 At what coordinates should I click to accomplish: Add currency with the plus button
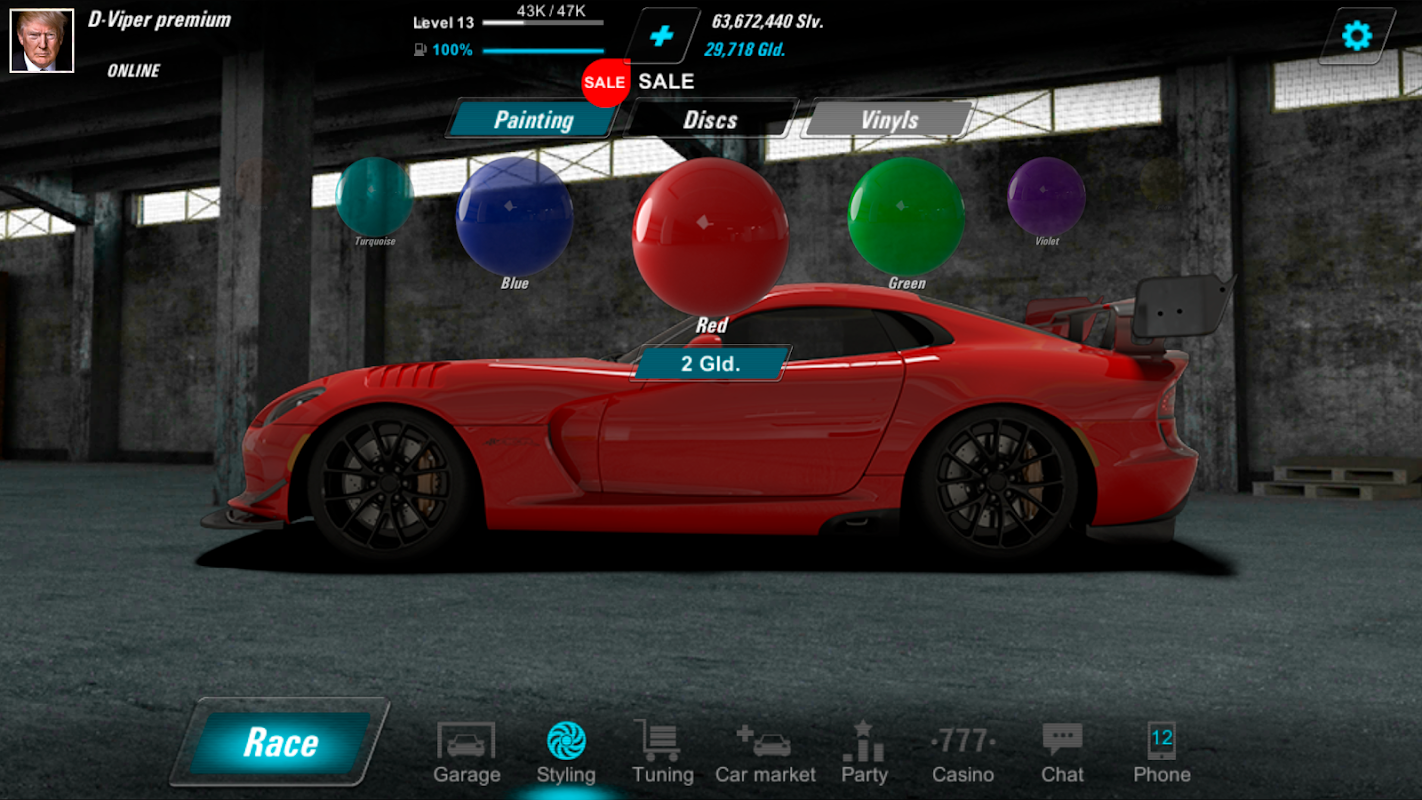[661, 37]
